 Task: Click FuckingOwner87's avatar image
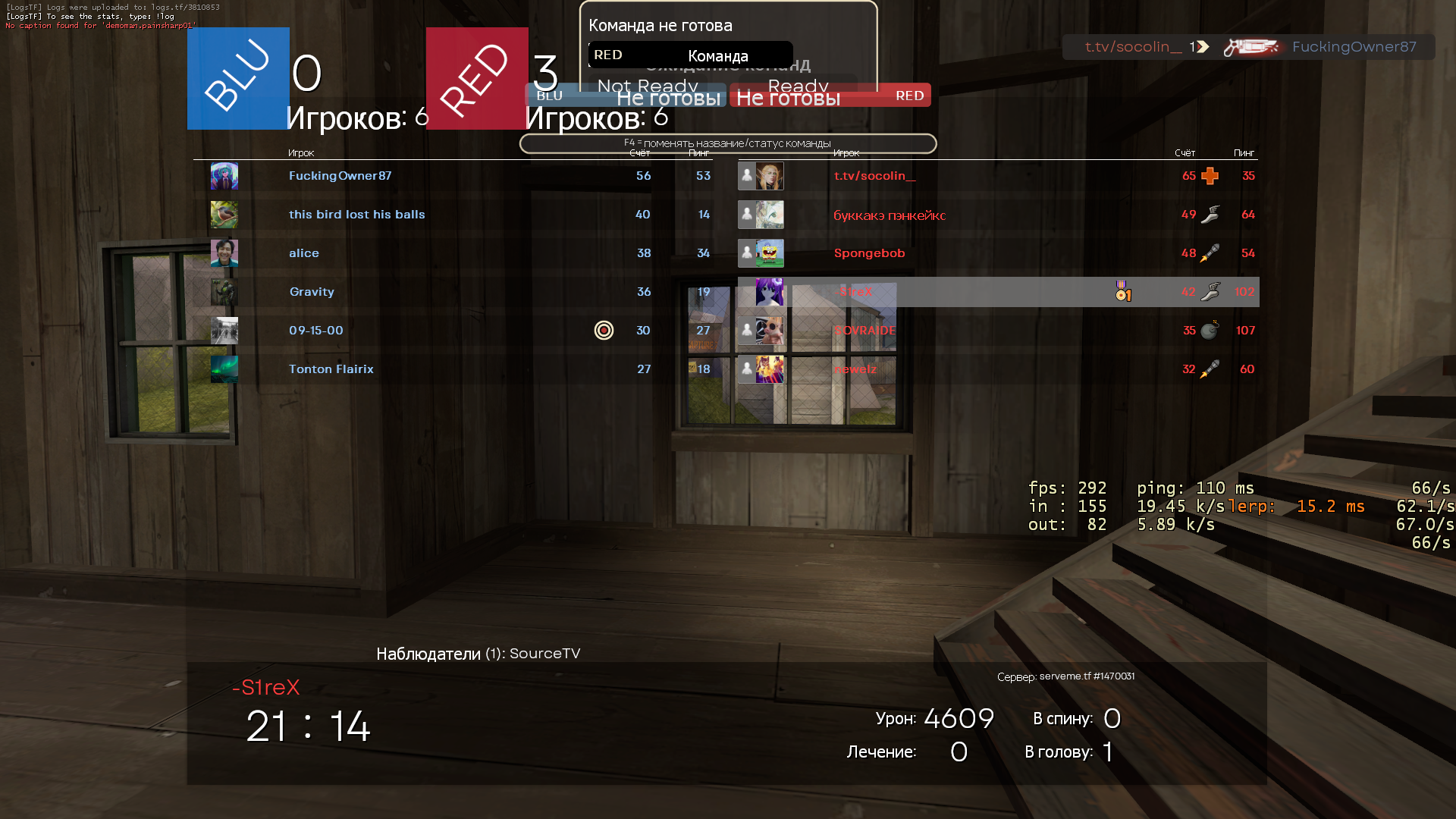[x=224, y=176]
